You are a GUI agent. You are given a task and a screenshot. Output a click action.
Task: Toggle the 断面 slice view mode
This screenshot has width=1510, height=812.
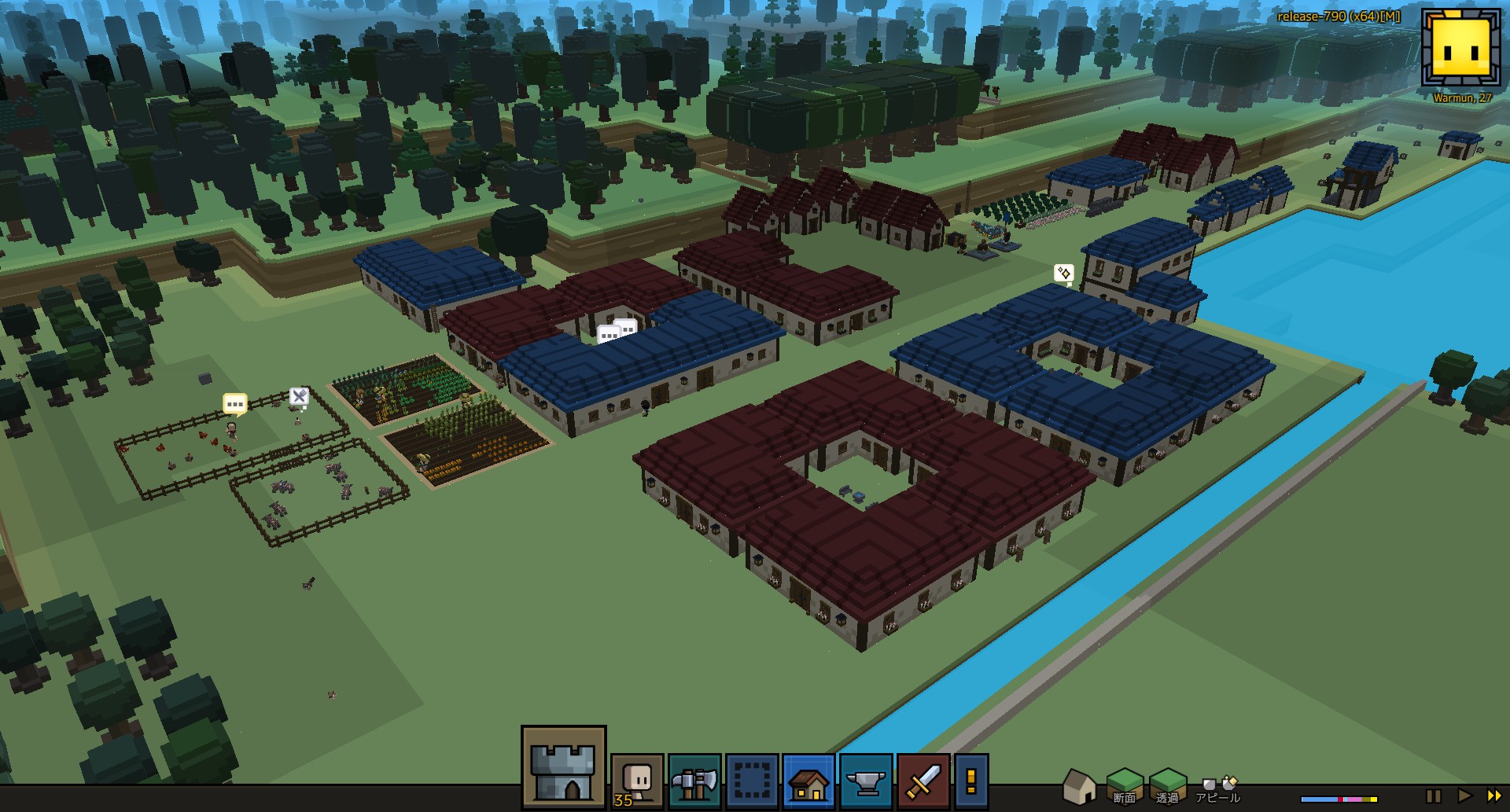1125,784
